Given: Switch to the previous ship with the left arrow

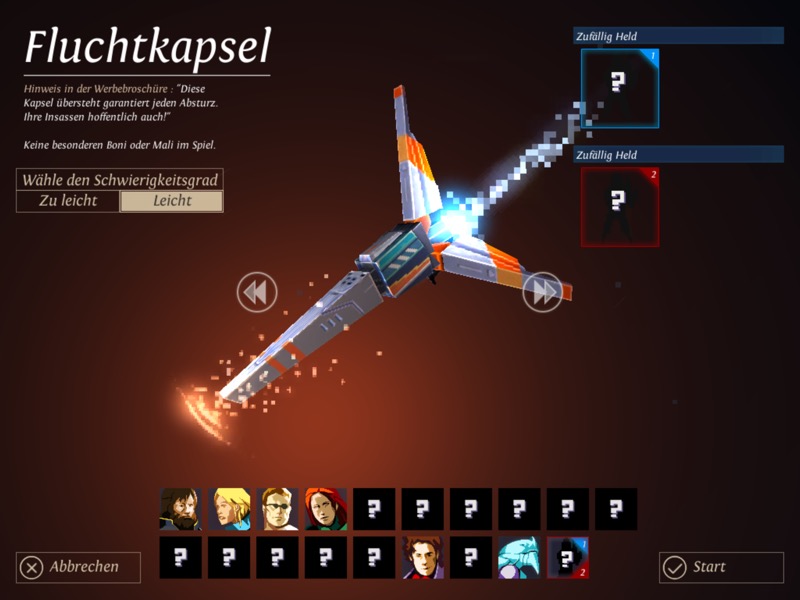Looking at the screenshot, I should coord(256,292).
